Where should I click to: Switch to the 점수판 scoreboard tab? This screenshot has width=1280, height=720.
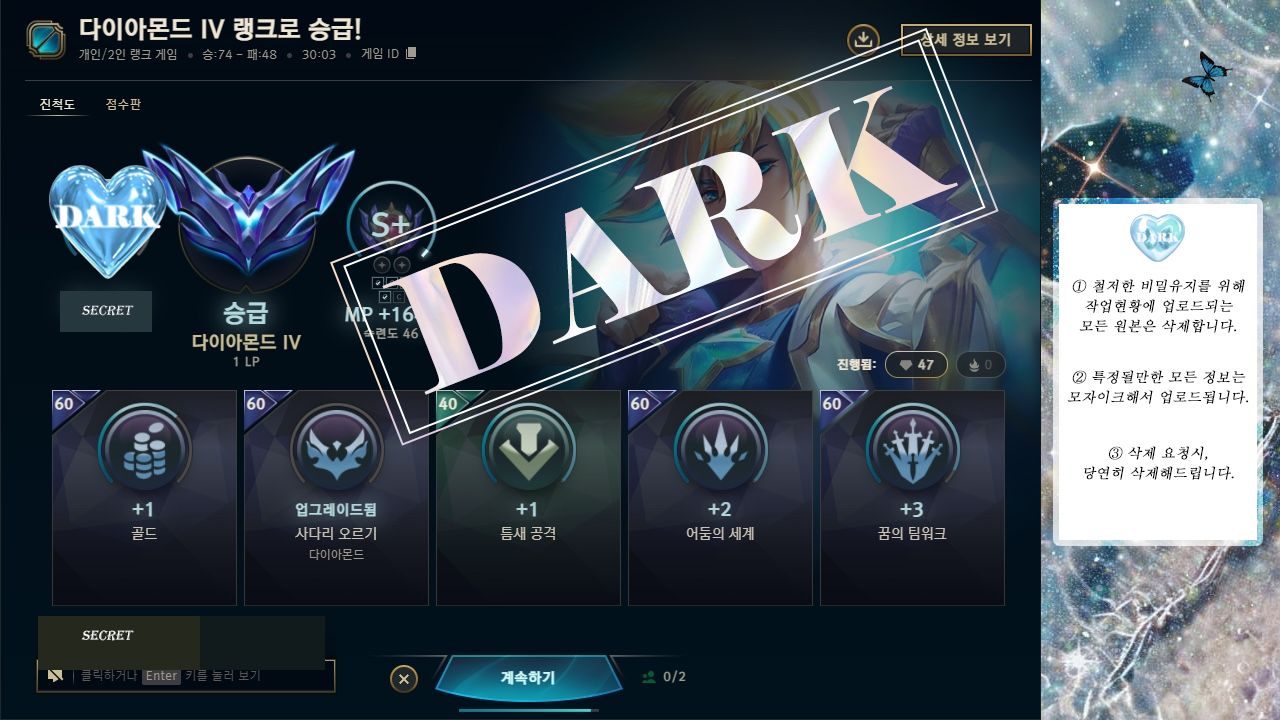[x=123, y=104]
